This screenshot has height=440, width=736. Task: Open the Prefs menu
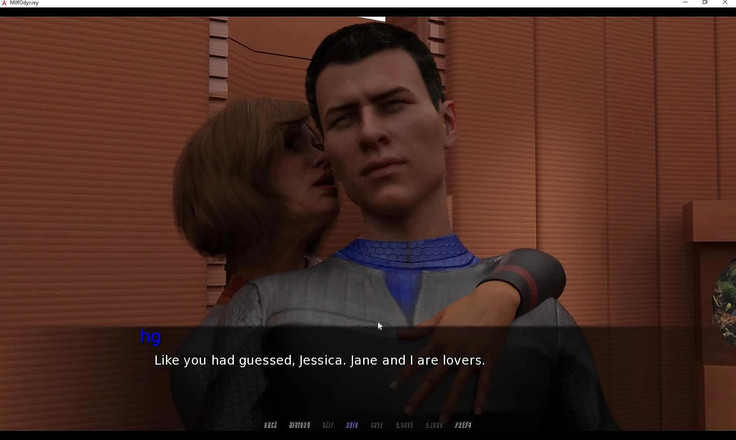tap(463, 425)
